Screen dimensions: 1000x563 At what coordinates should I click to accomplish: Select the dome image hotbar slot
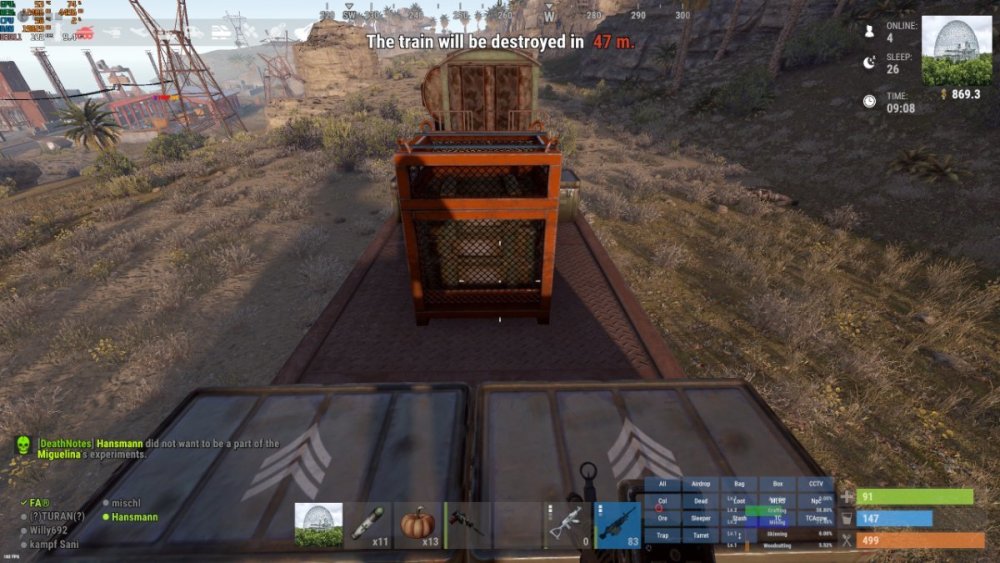(319, 524)
